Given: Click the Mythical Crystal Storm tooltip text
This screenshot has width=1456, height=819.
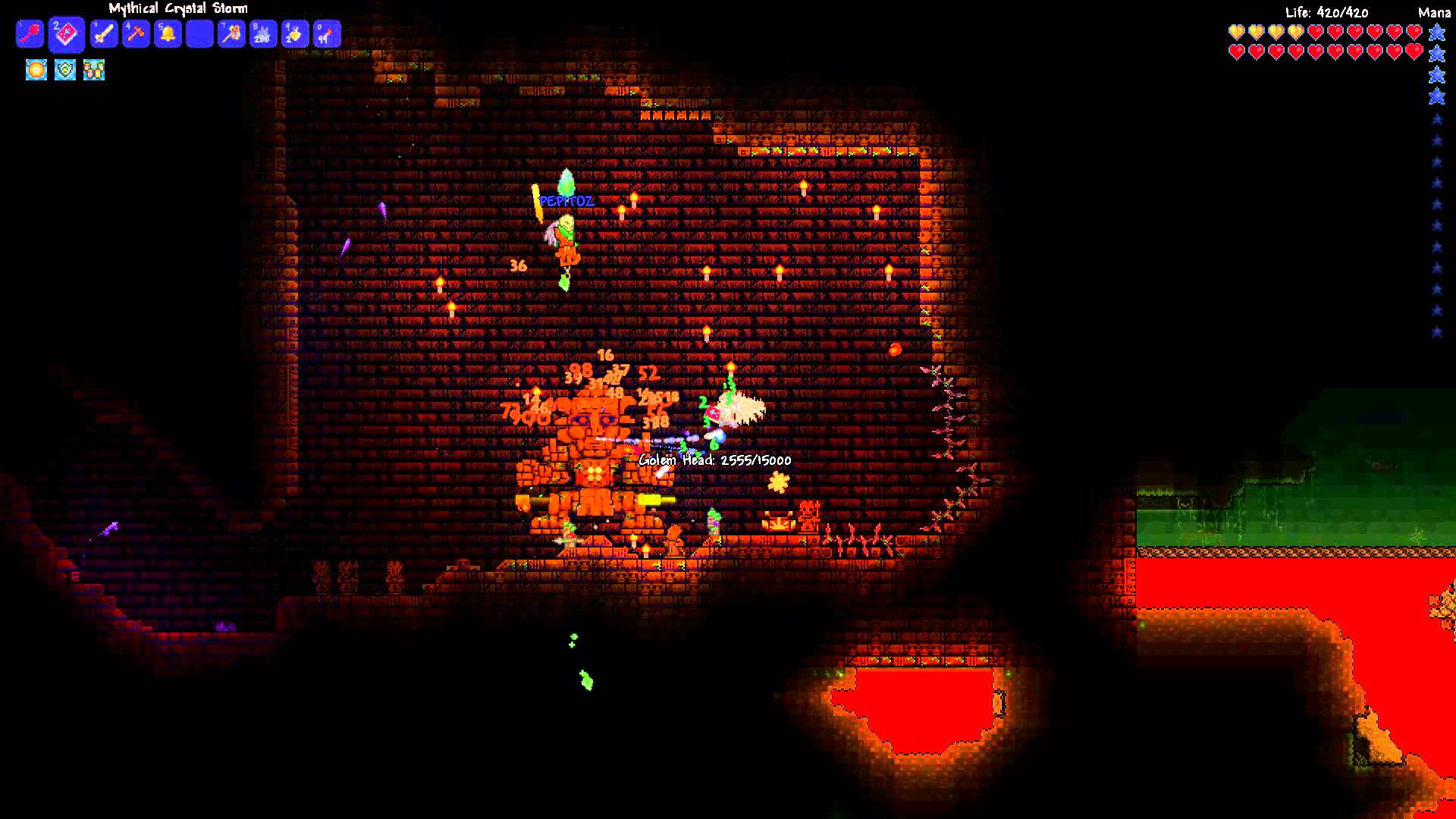Looking at the screenshot, I should 176,8.
